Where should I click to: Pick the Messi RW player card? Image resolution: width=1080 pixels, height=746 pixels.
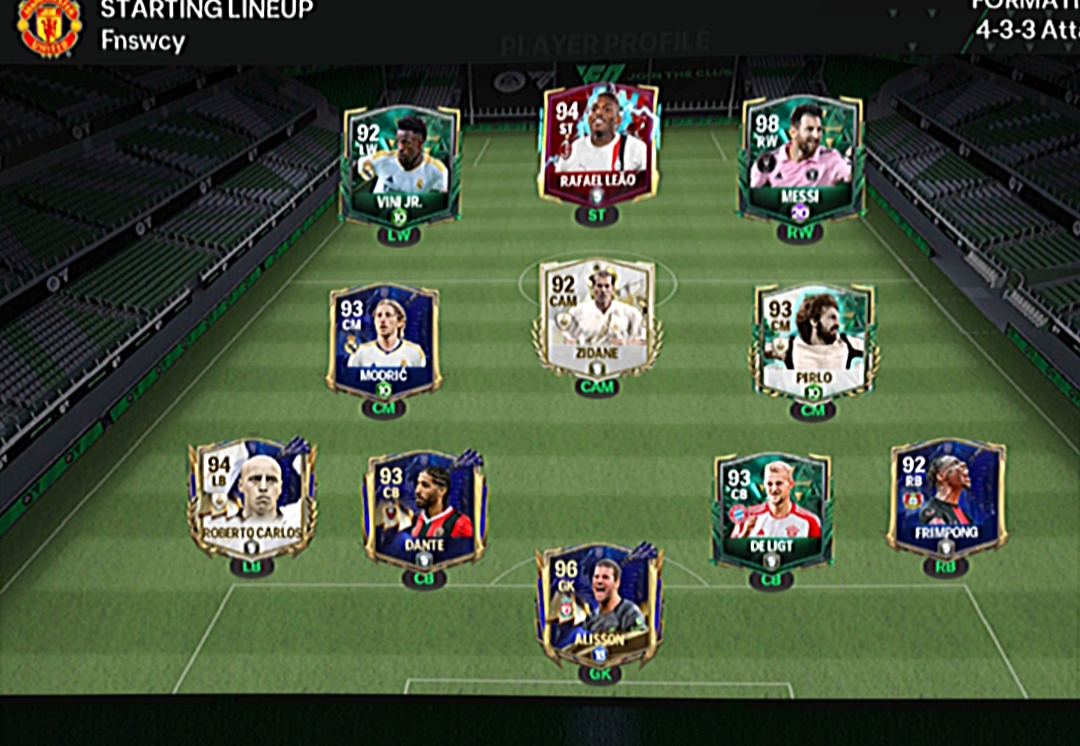(x=800, y=160)
